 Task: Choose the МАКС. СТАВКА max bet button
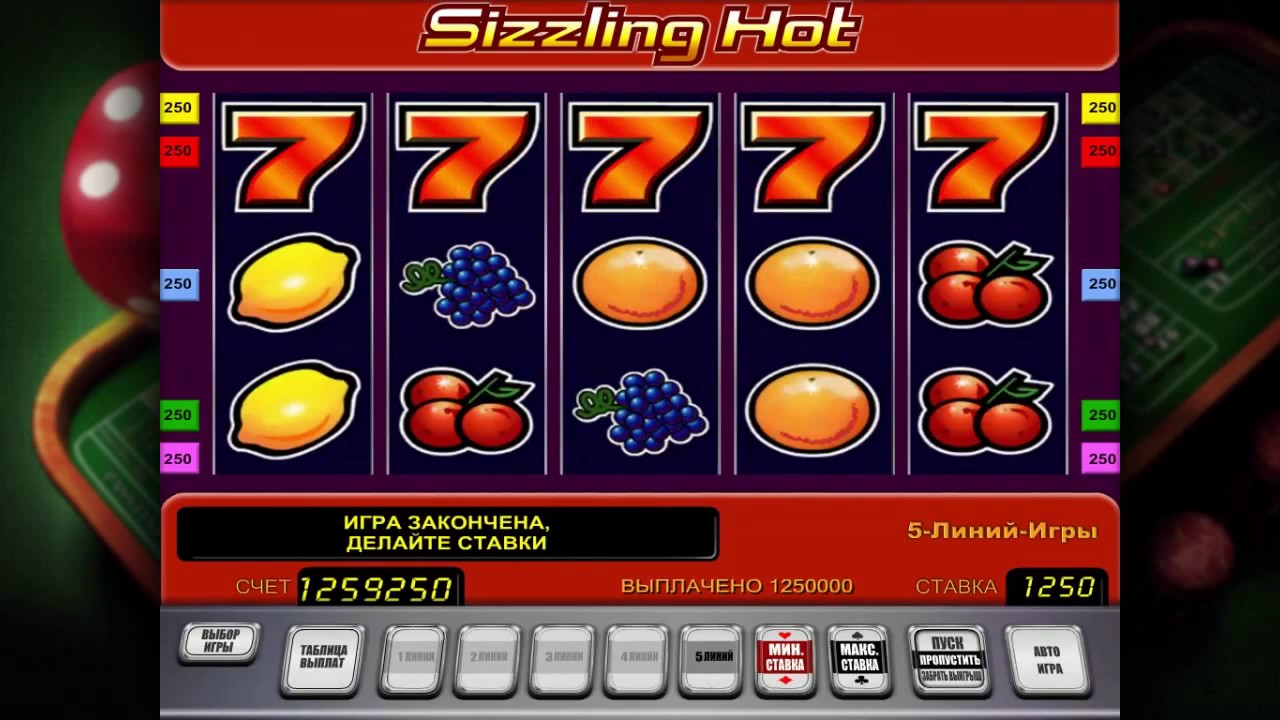[860, 658]
